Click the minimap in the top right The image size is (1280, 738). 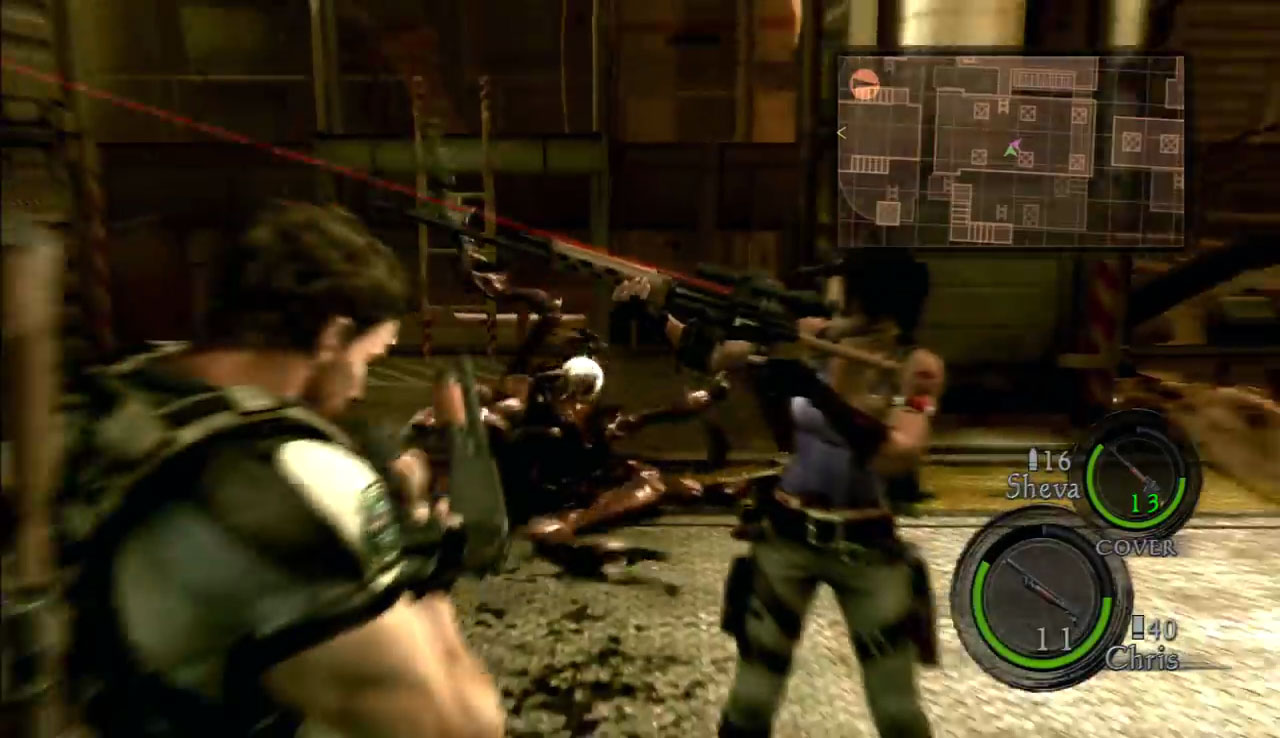1010,150
